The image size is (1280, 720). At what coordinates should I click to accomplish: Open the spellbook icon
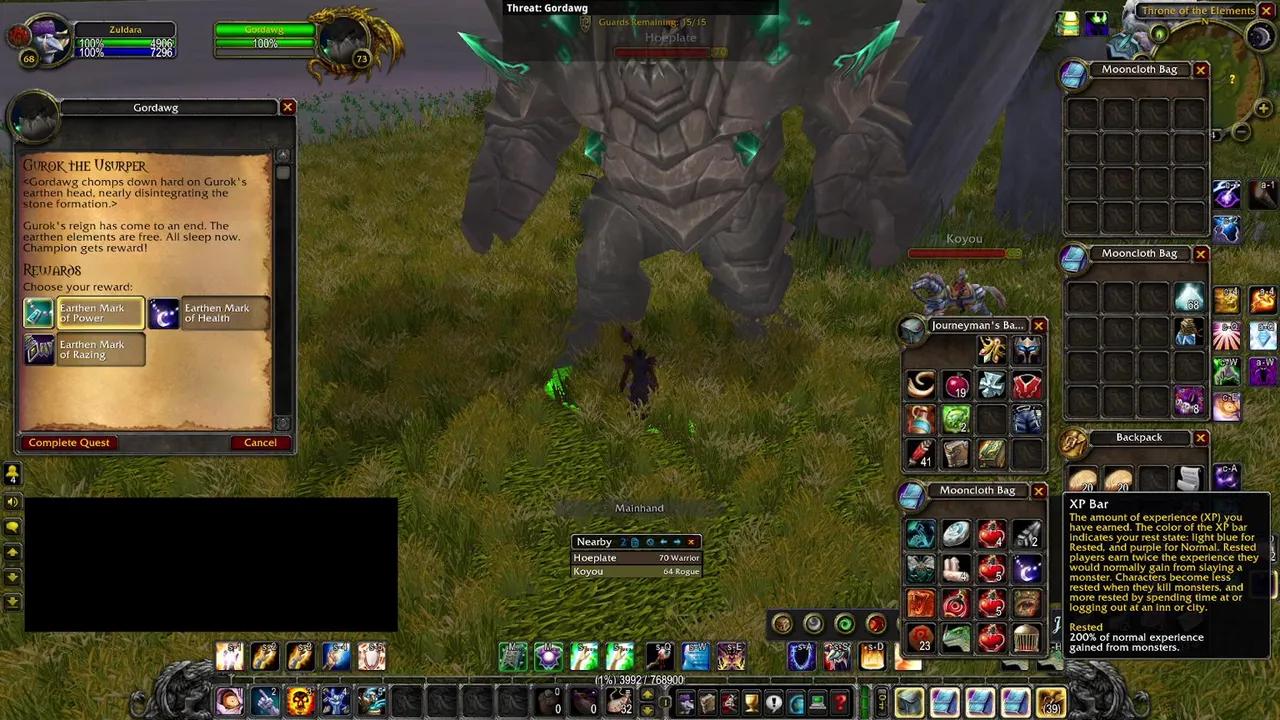(707, 702)
